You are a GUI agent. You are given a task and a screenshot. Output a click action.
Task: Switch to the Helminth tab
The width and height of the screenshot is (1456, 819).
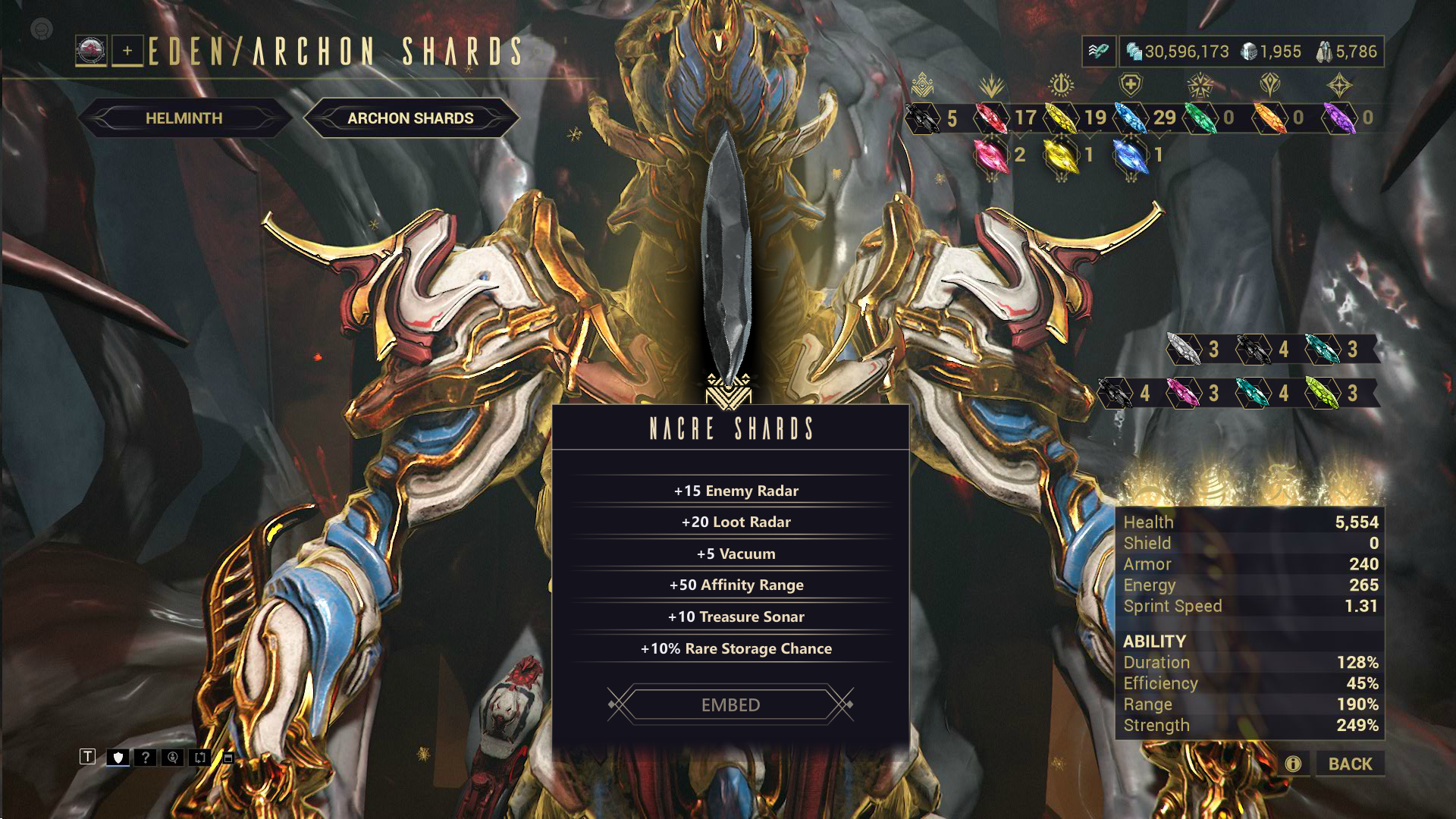184,118
